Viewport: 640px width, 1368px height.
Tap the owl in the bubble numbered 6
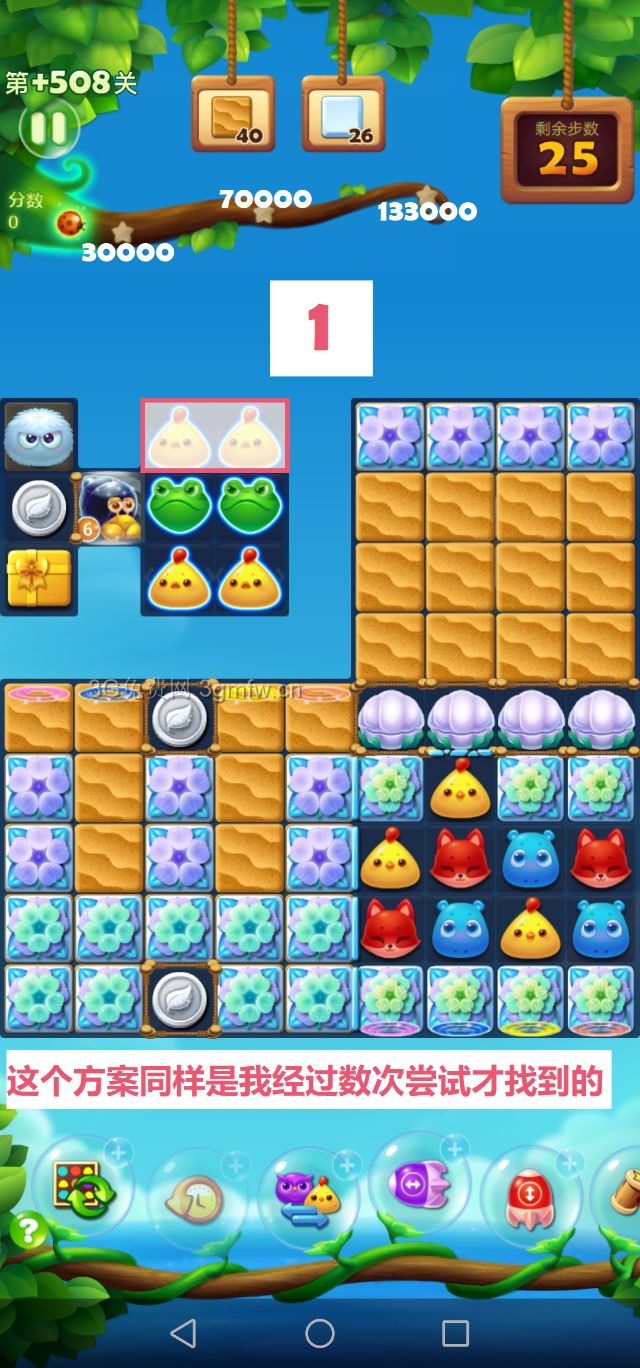[x=110, y=507]
